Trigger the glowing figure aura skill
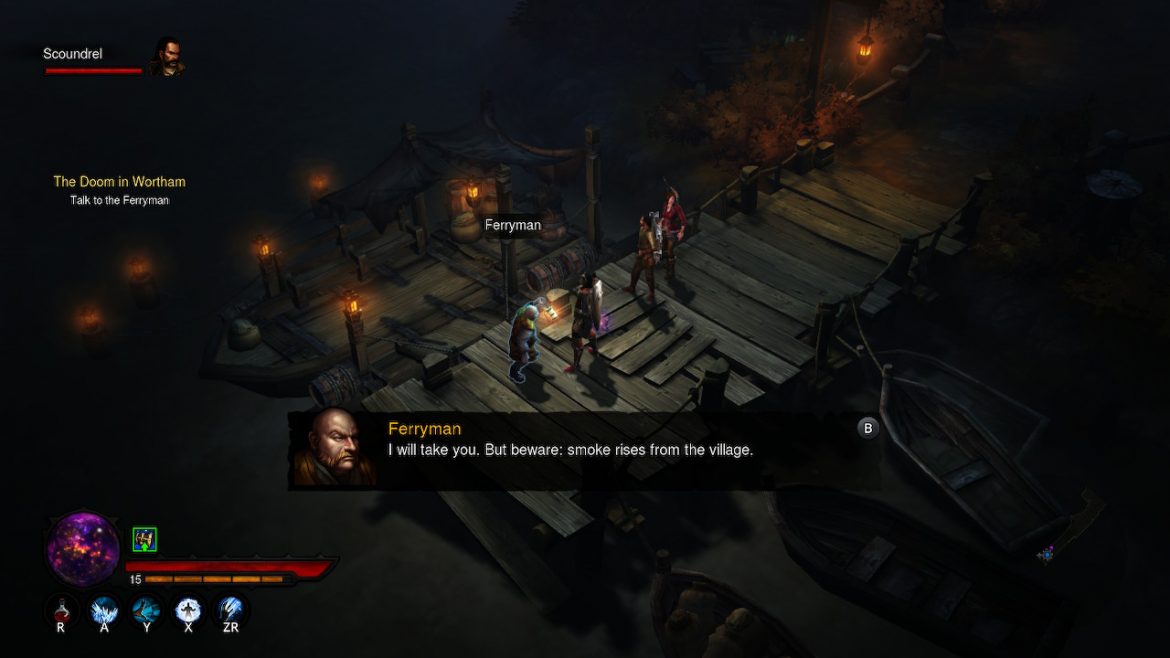Viewport: 1170px width, 658px height. click(188, 609)
